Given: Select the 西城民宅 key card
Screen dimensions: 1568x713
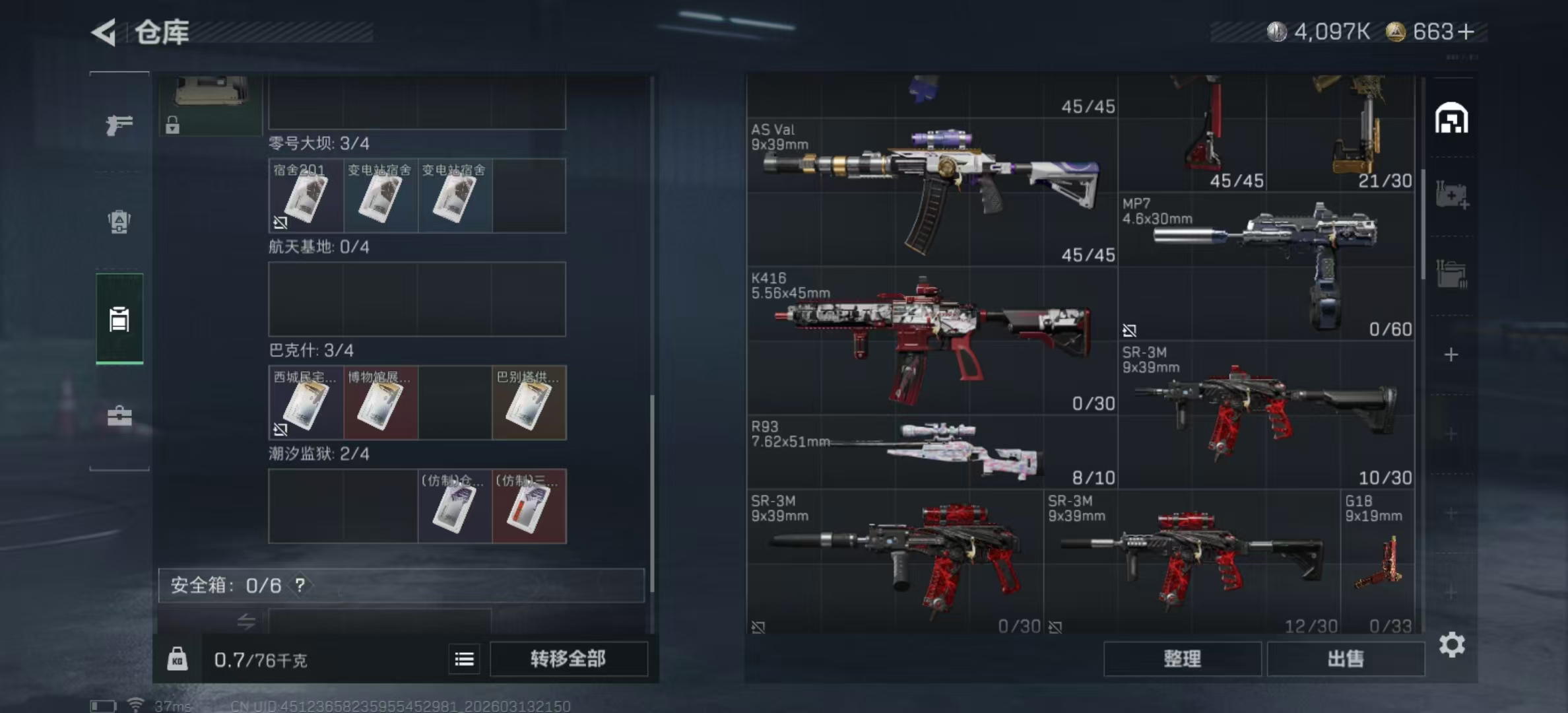Looking at the screenshot, I should coord(306,403).
